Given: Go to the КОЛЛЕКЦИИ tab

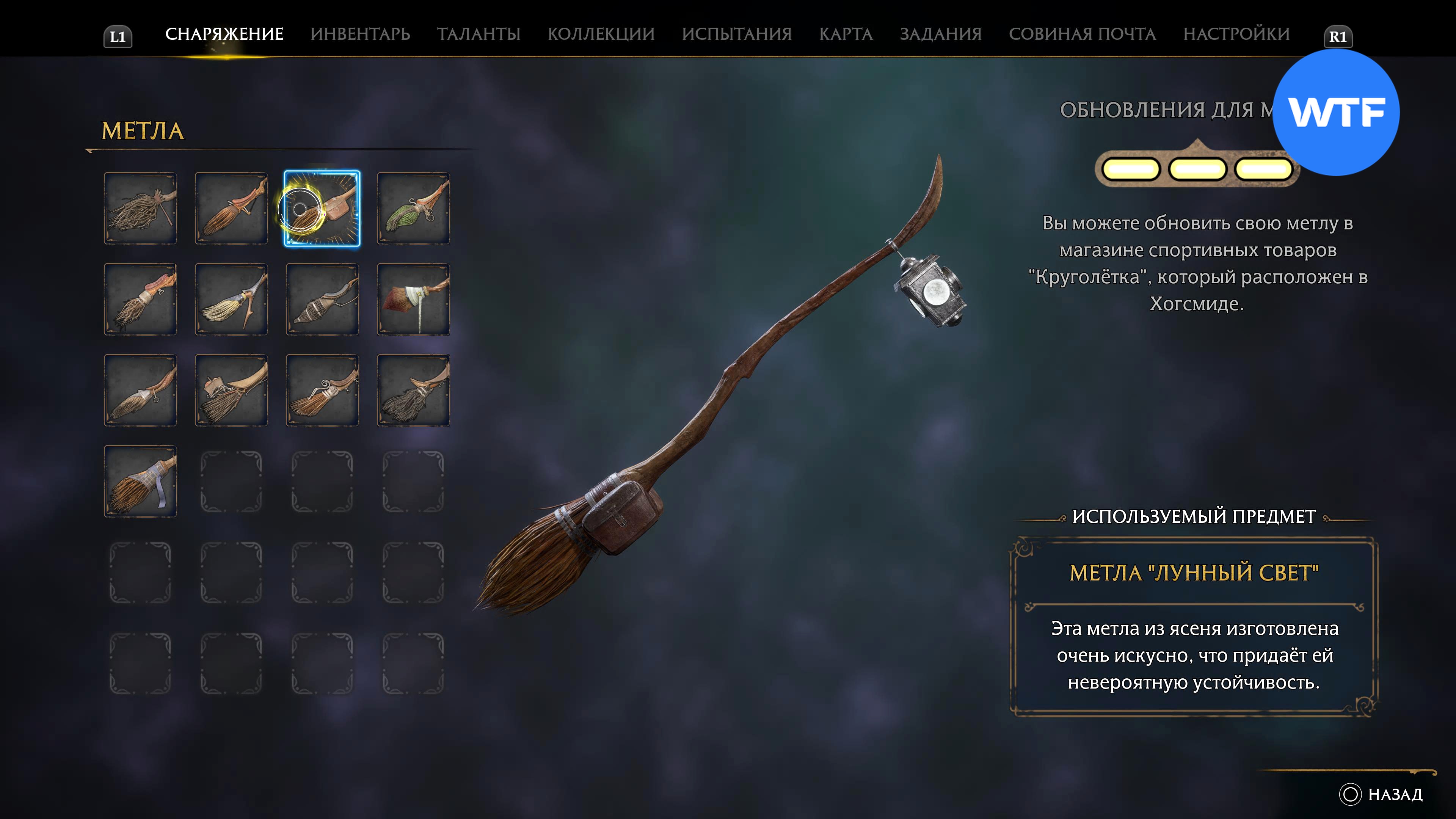Looking at the screenshot, I should coord(601,34).
